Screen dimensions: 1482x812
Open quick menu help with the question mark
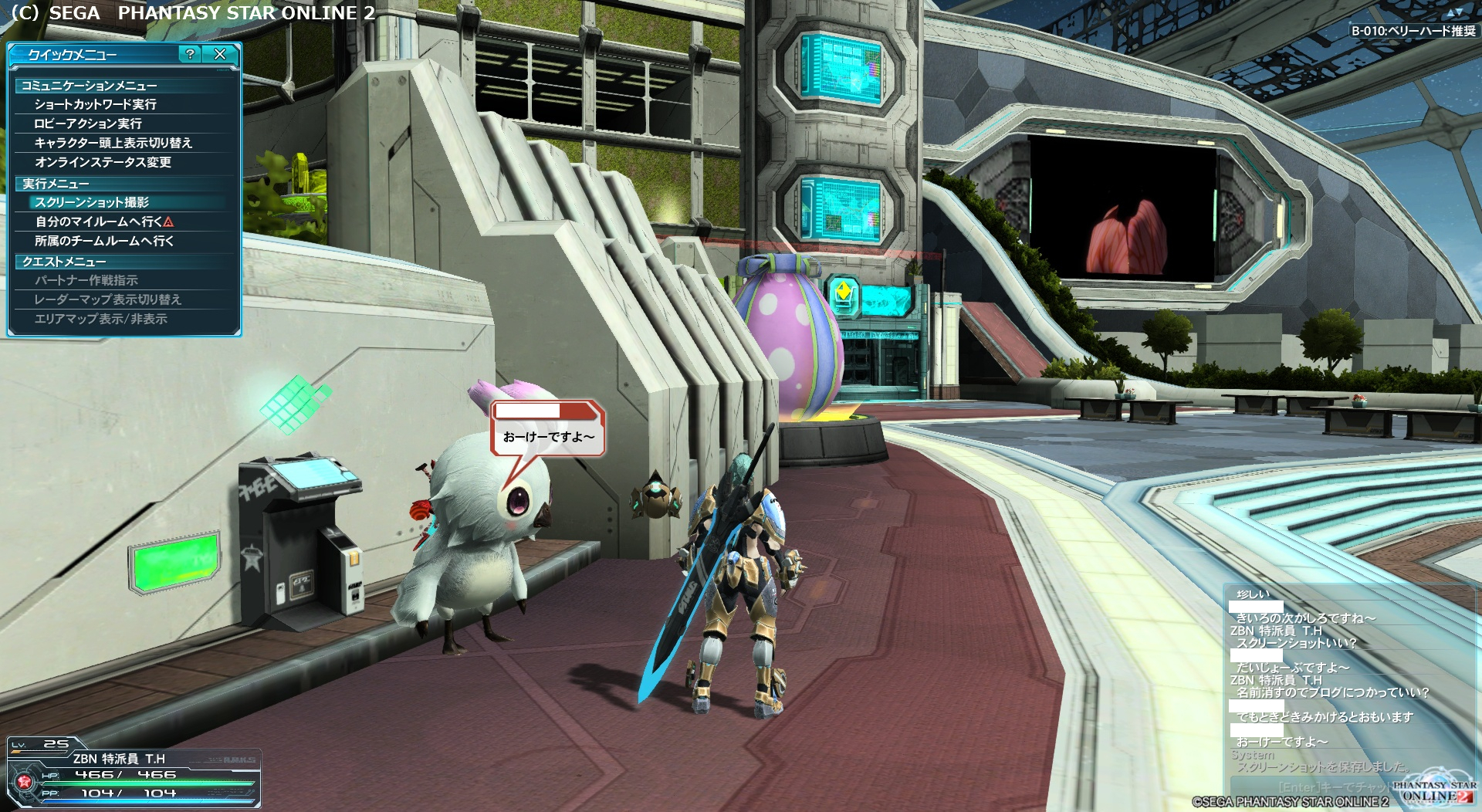pos(190,54)
